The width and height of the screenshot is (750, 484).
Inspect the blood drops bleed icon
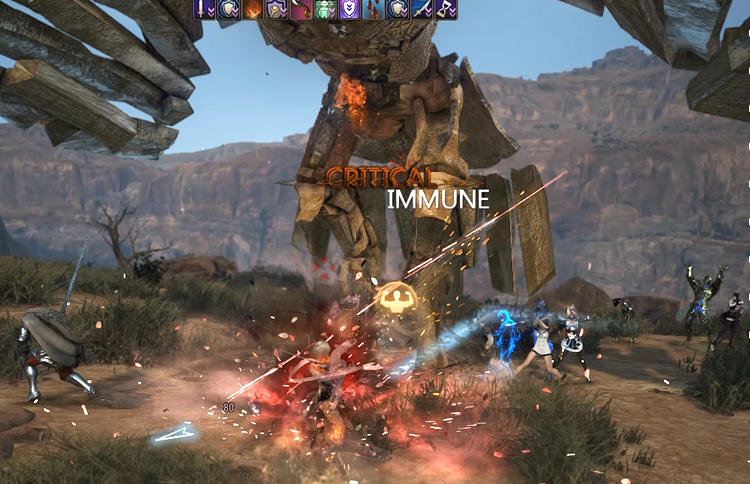pos(373,9)
